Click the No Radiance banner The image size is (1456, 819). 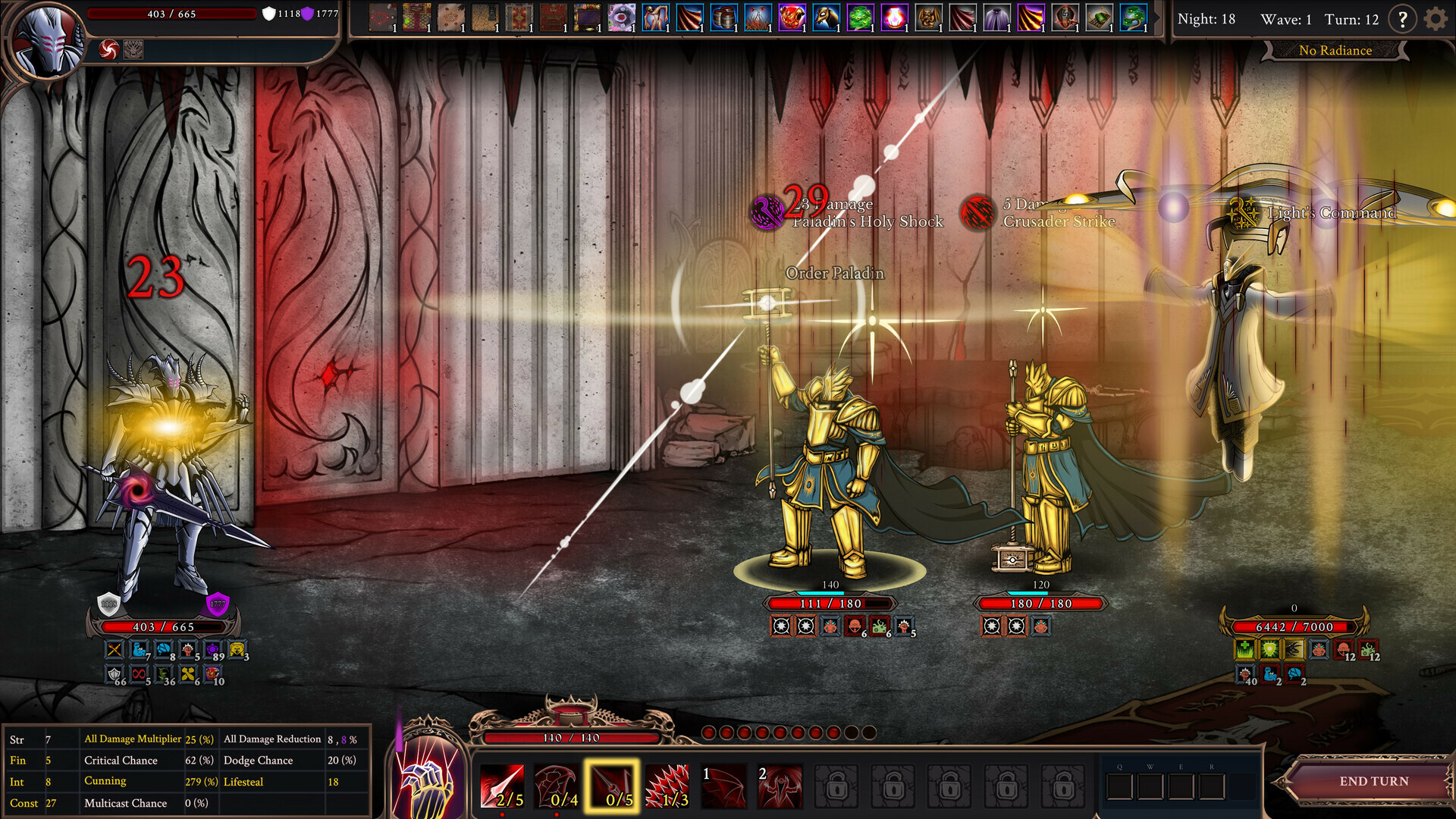[1335, 50]
